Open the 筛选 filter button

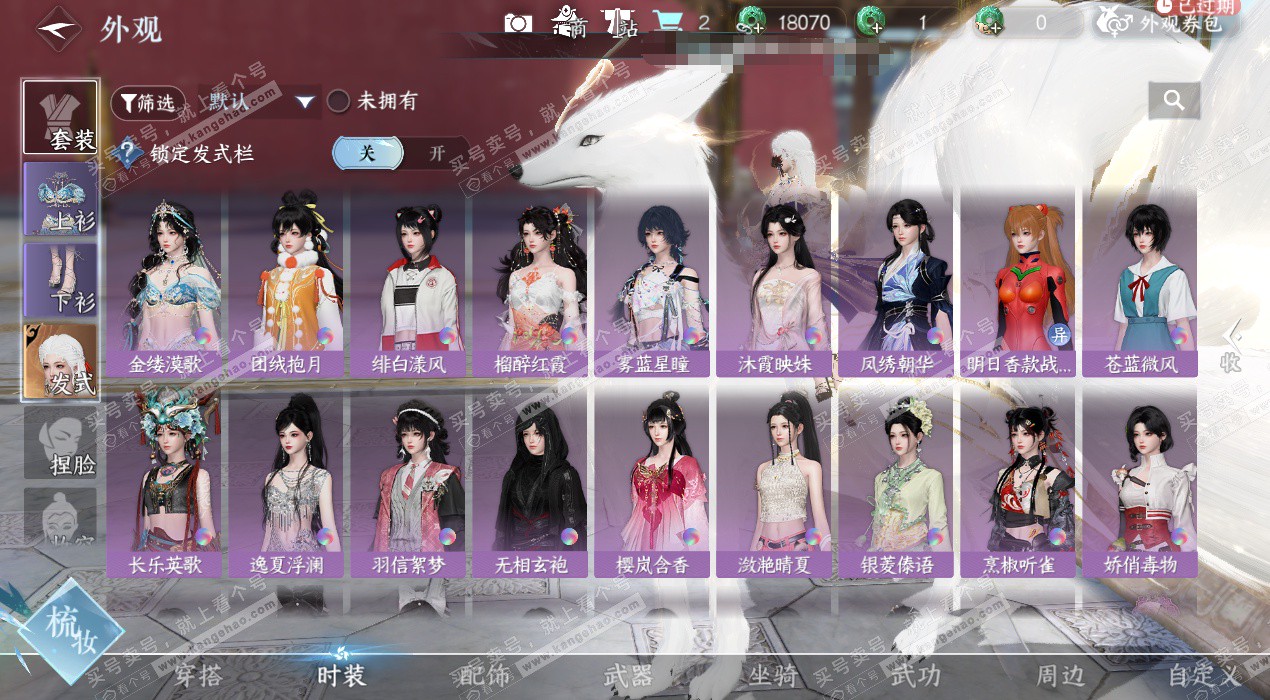pos(147,102)
